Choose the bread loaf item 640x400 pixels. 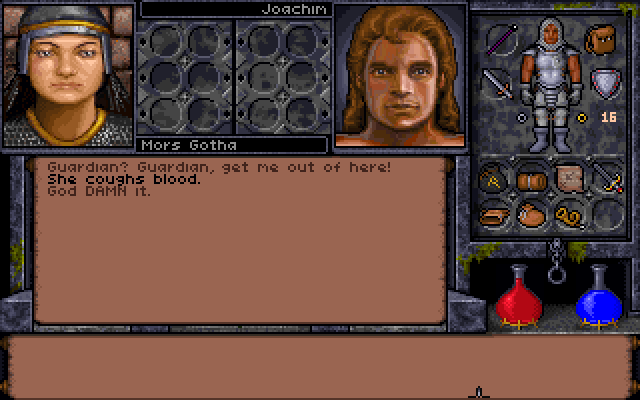point(492,214)
